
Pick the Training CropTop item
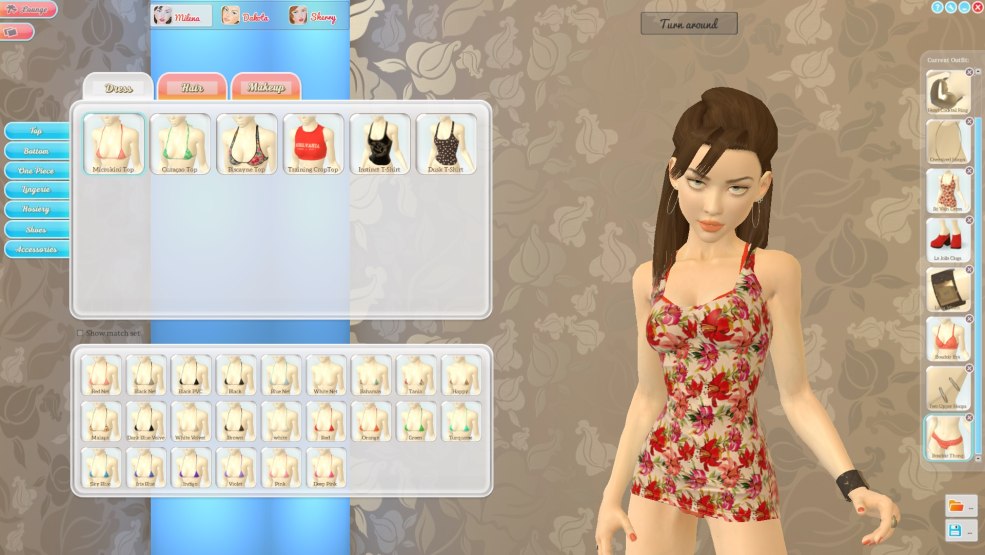[x=313, y=144]
